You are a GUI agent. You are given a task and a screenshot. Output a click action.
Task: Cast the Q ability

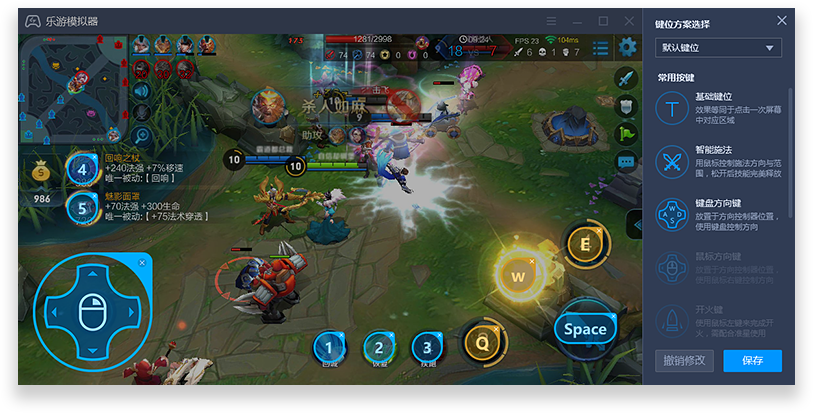[x=481, y=343]
